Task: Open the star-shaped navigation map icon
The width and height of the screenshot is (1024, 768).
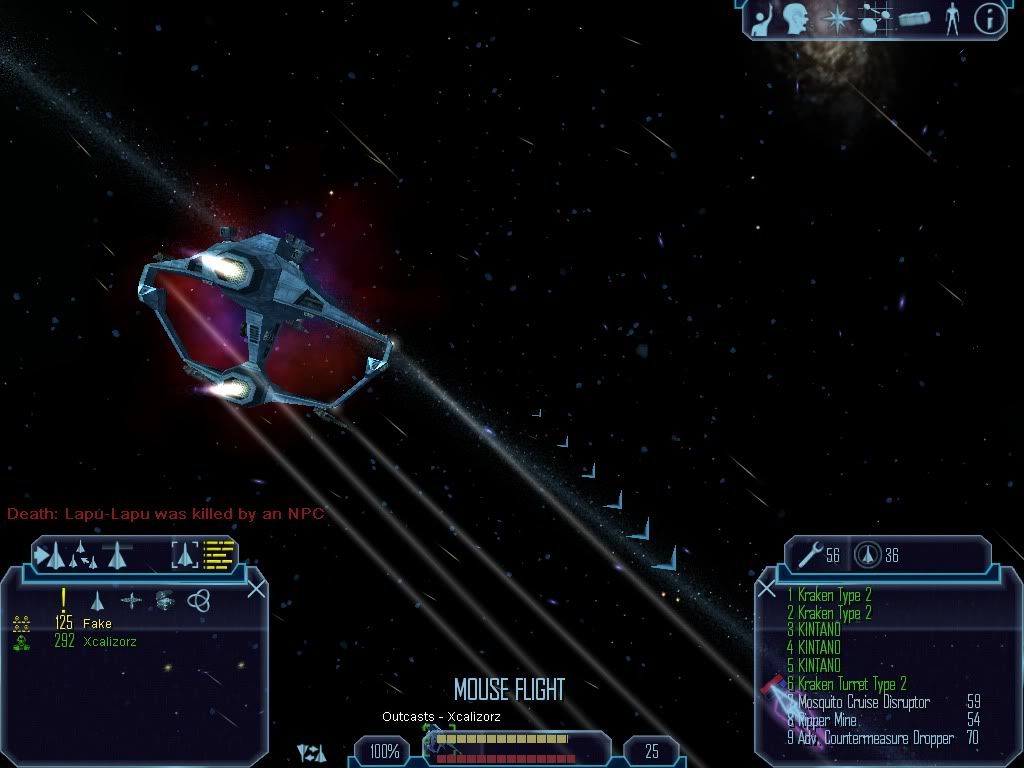Action: pyautogui.click(x=836, y=19)
